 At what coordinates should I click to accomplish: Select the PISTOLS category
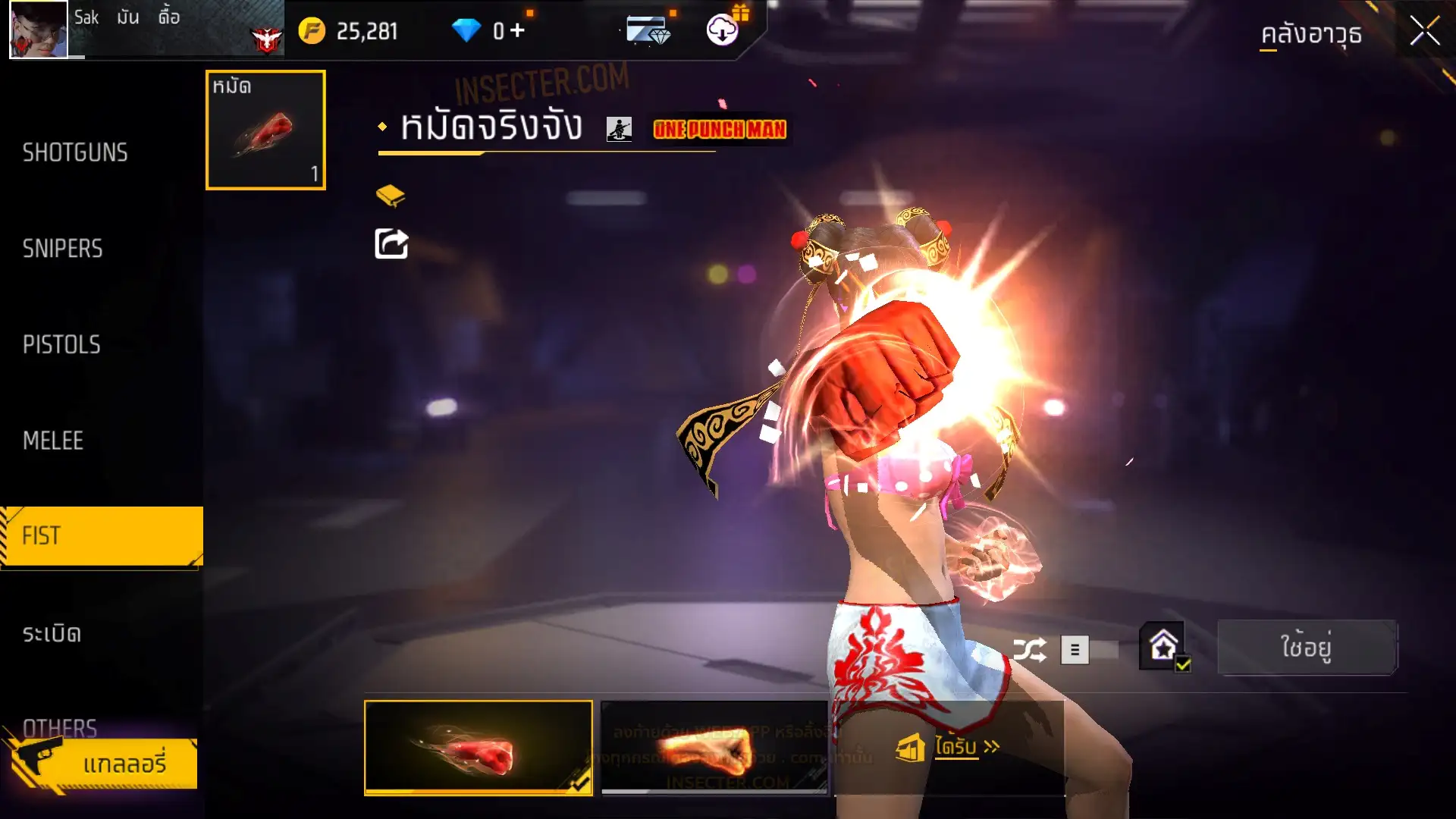point(61,345)
